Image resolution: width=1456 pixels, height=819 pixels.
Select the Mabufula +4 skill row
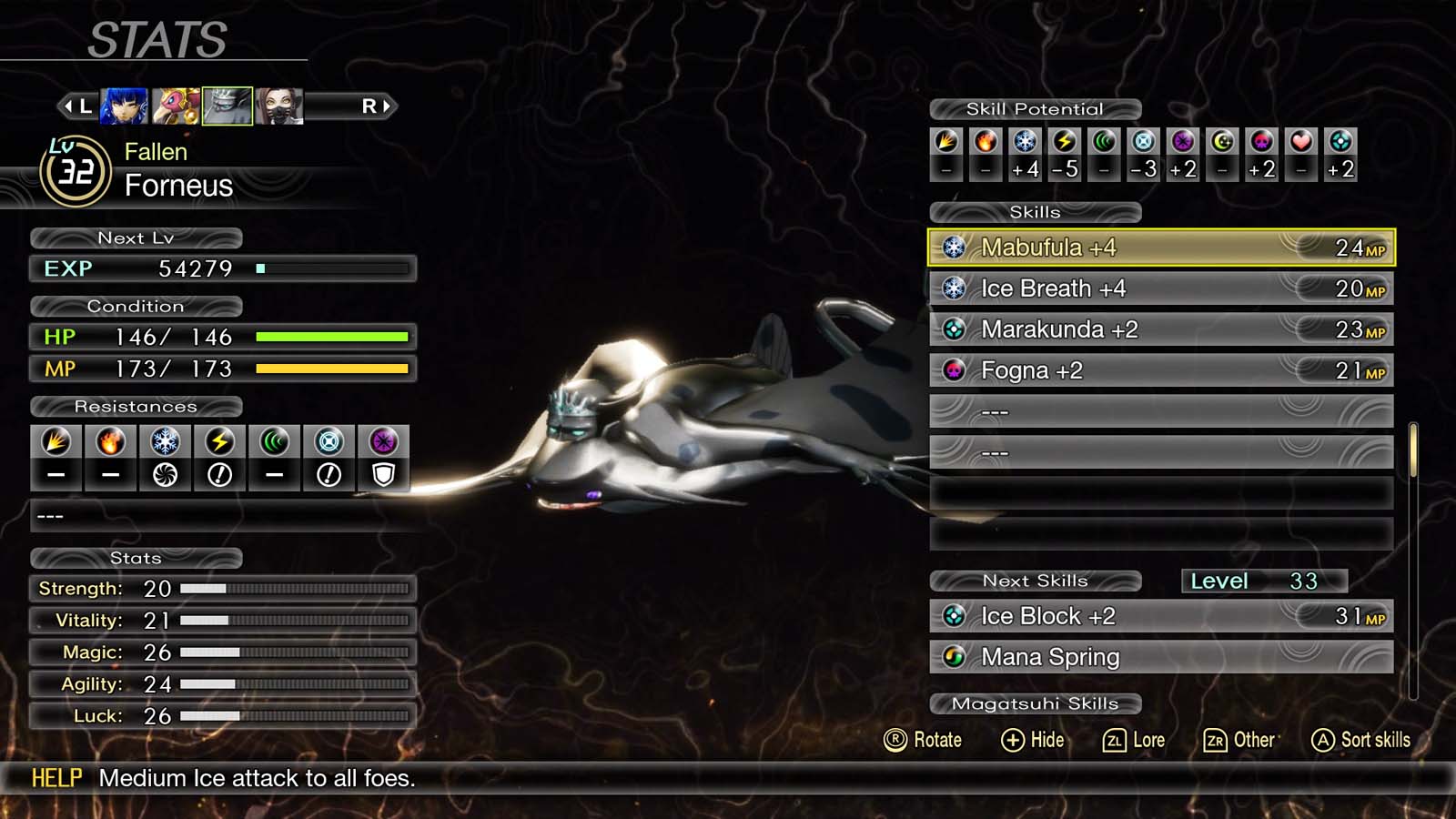(1160, 248)
